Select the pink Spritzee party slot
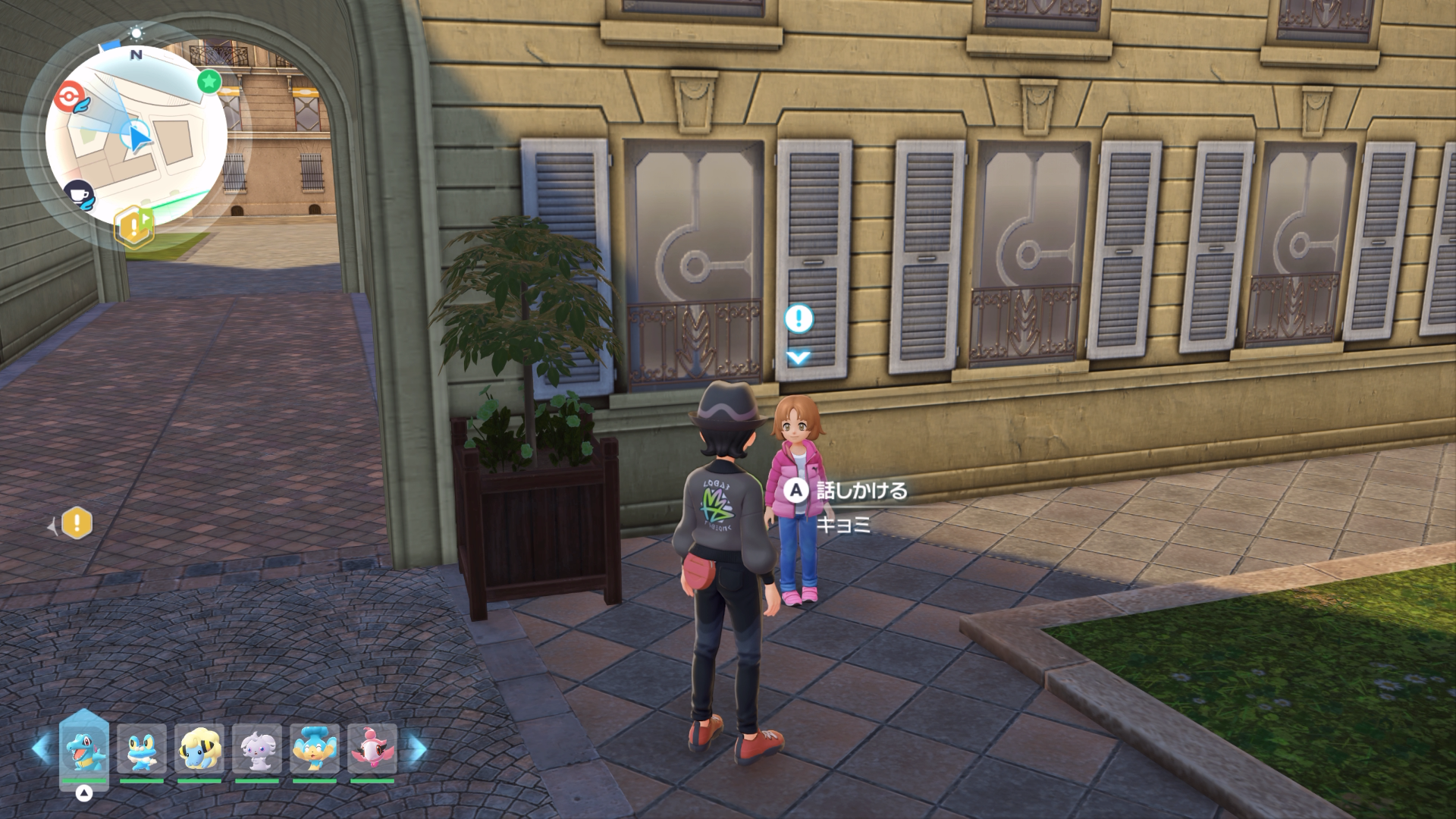This screenshot has height=819, width=1456. 372,748
